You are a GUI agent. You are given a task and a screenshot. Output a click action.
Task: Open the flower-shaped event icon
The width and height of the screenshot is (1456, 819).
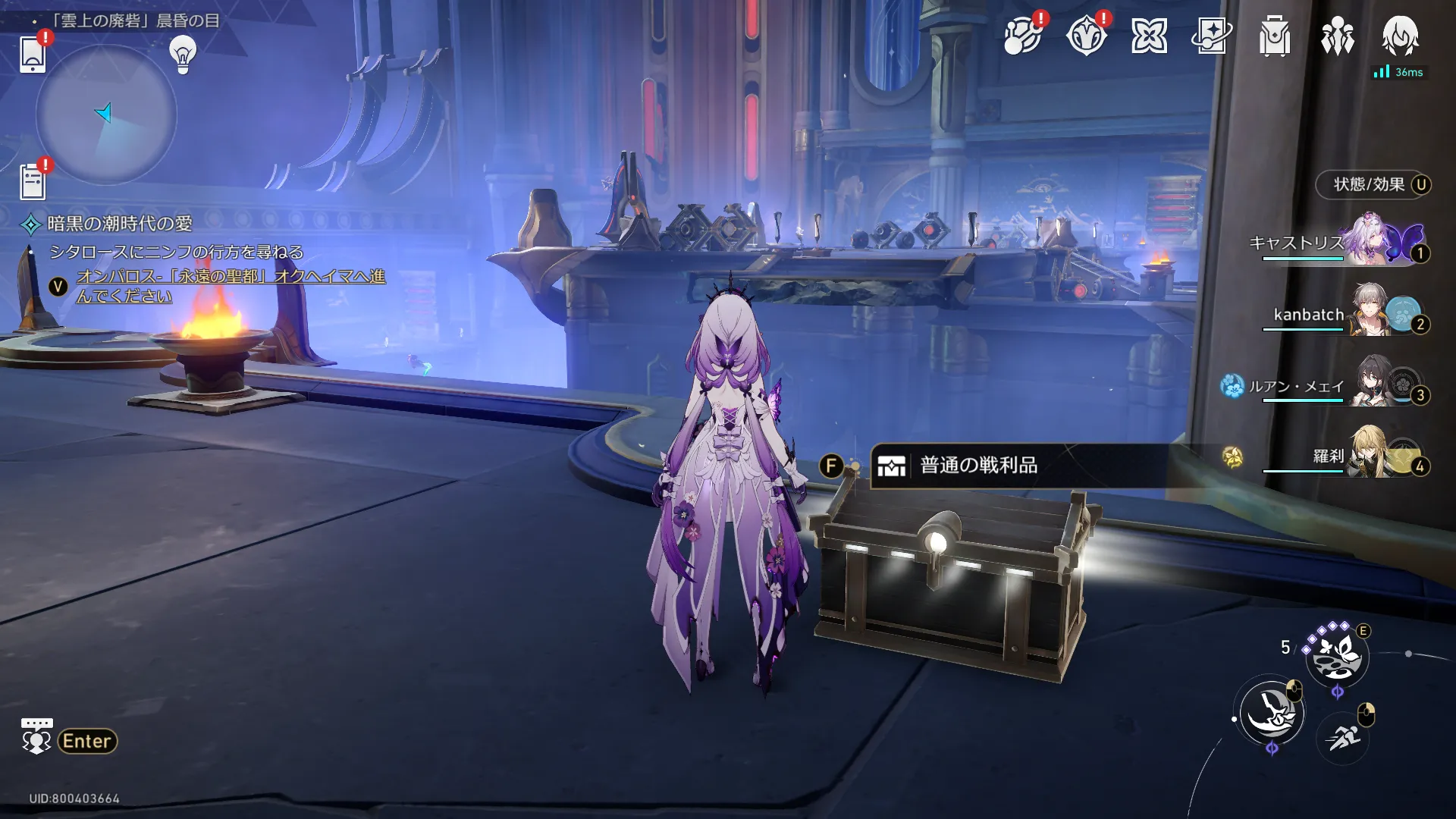pos(1149,36)
